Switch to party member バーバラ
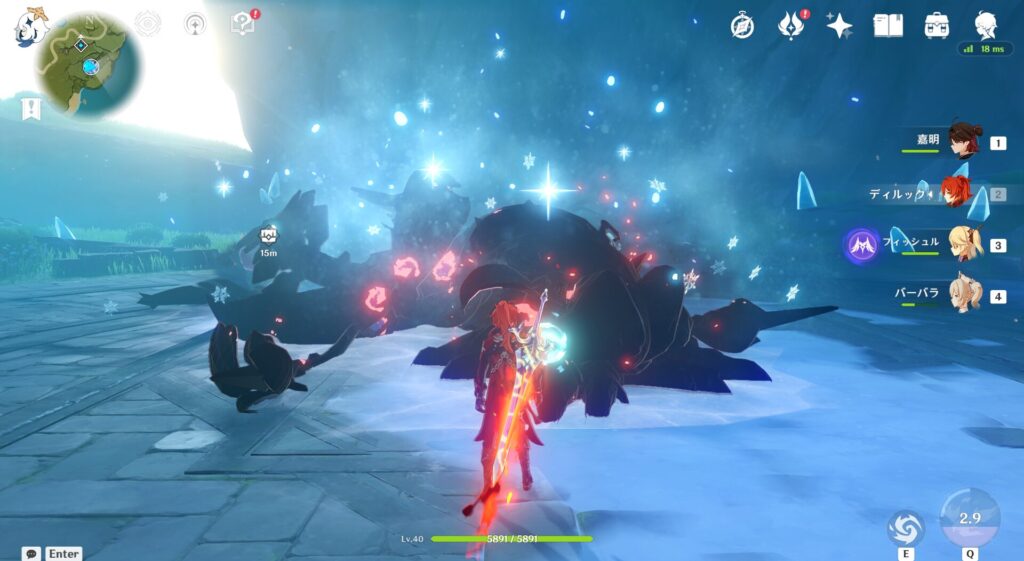 coord(963,296)
